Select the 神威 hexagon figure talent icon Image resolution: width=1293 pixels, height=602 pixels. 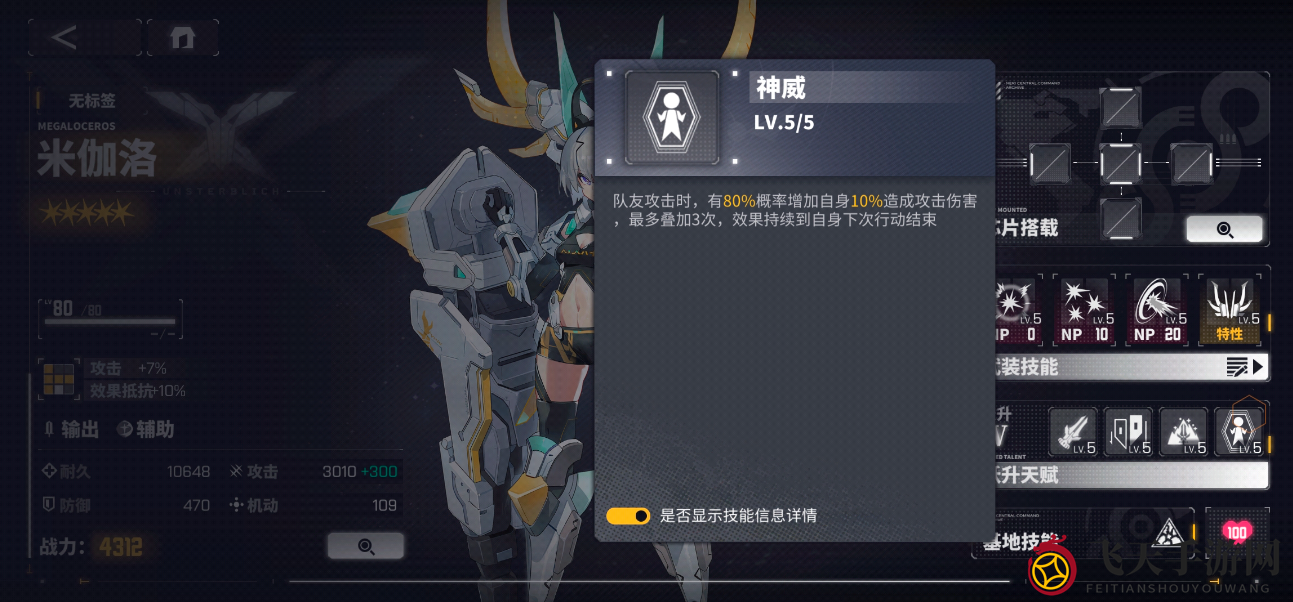click(x=1239, y=432)
